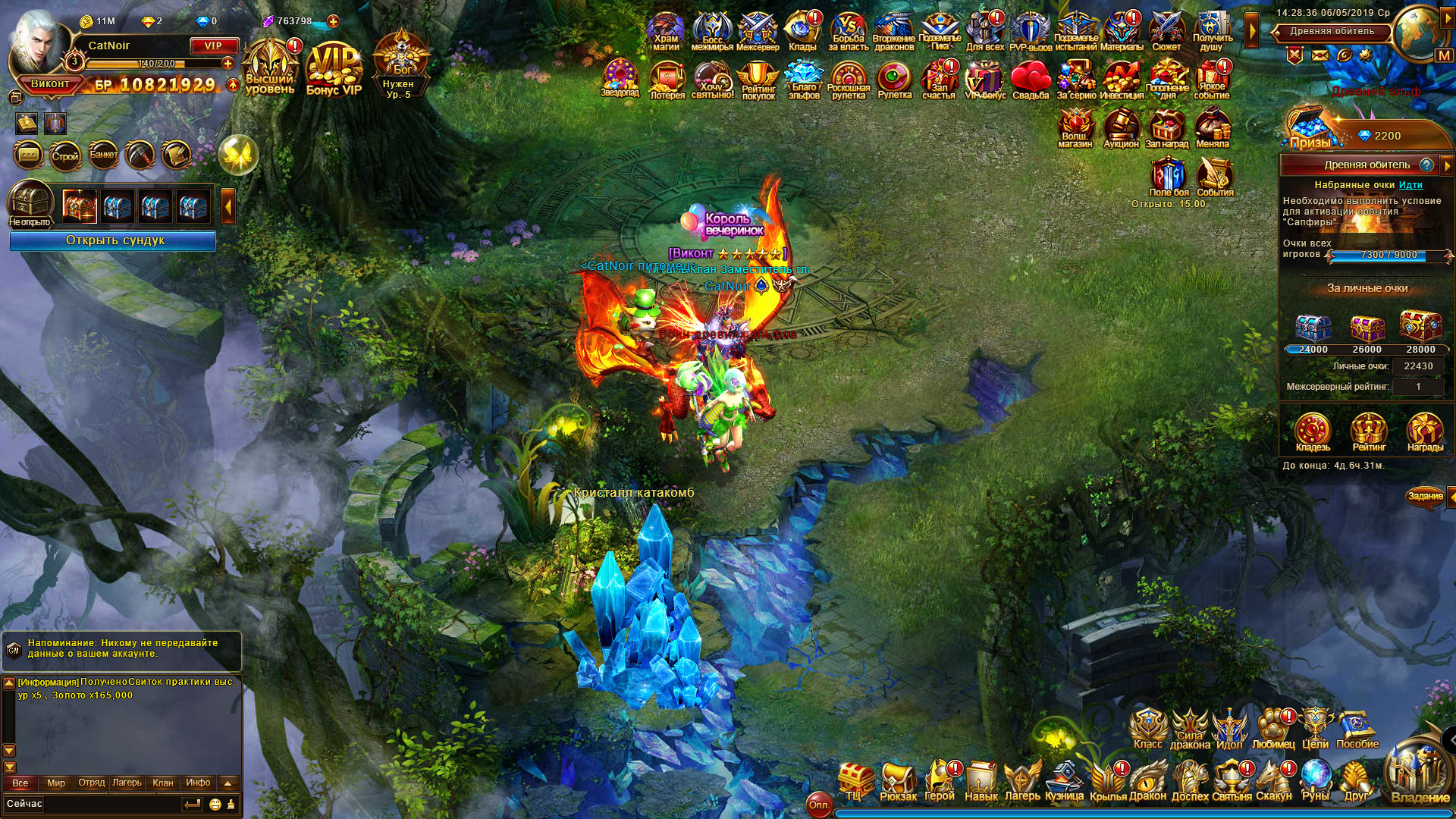The image size is (1456, 819).
Task: Open the Кузница forge menu
Action: coord(1064,781)
